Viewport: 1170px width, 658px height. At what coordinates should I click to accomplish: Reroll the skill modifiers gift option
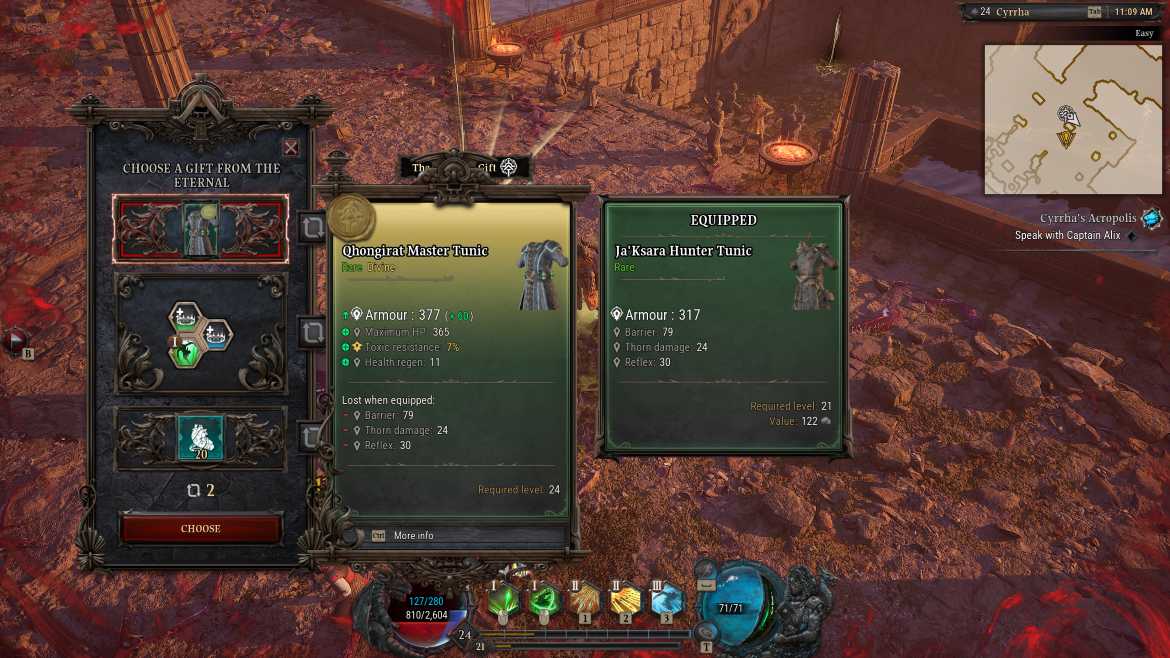click(311, 331)
